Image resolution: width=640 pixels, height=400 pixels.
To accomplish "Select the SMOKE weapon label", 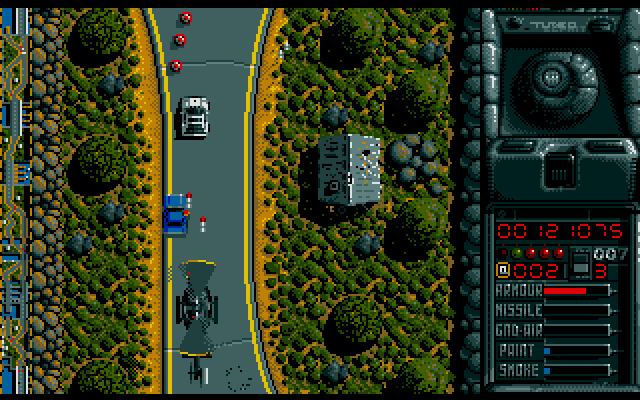I will pyautogui.click(x=518, y=370).
